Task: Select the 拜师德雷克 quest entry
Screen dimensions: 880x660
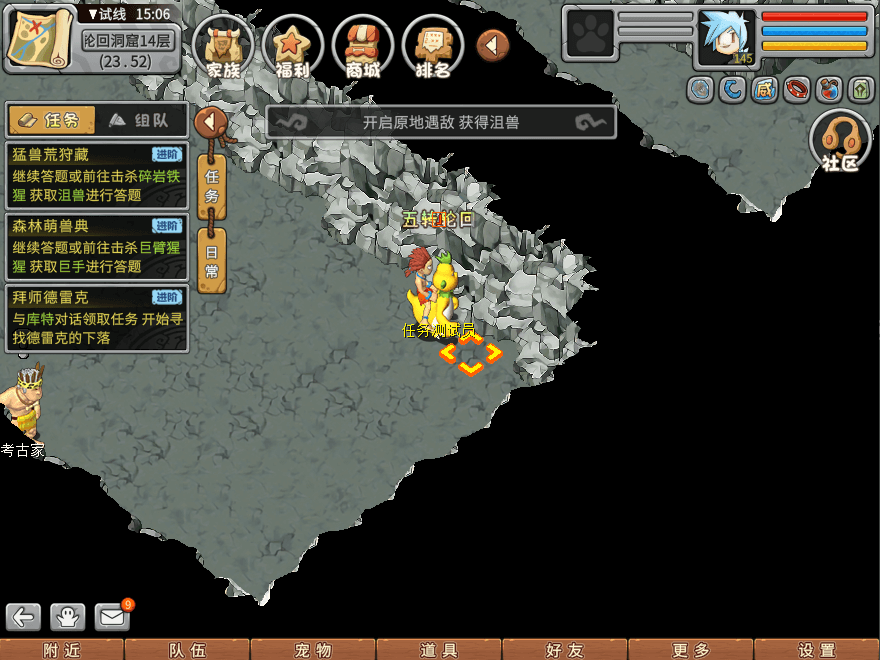Action: pyautogui.click(x=96, y=318)
